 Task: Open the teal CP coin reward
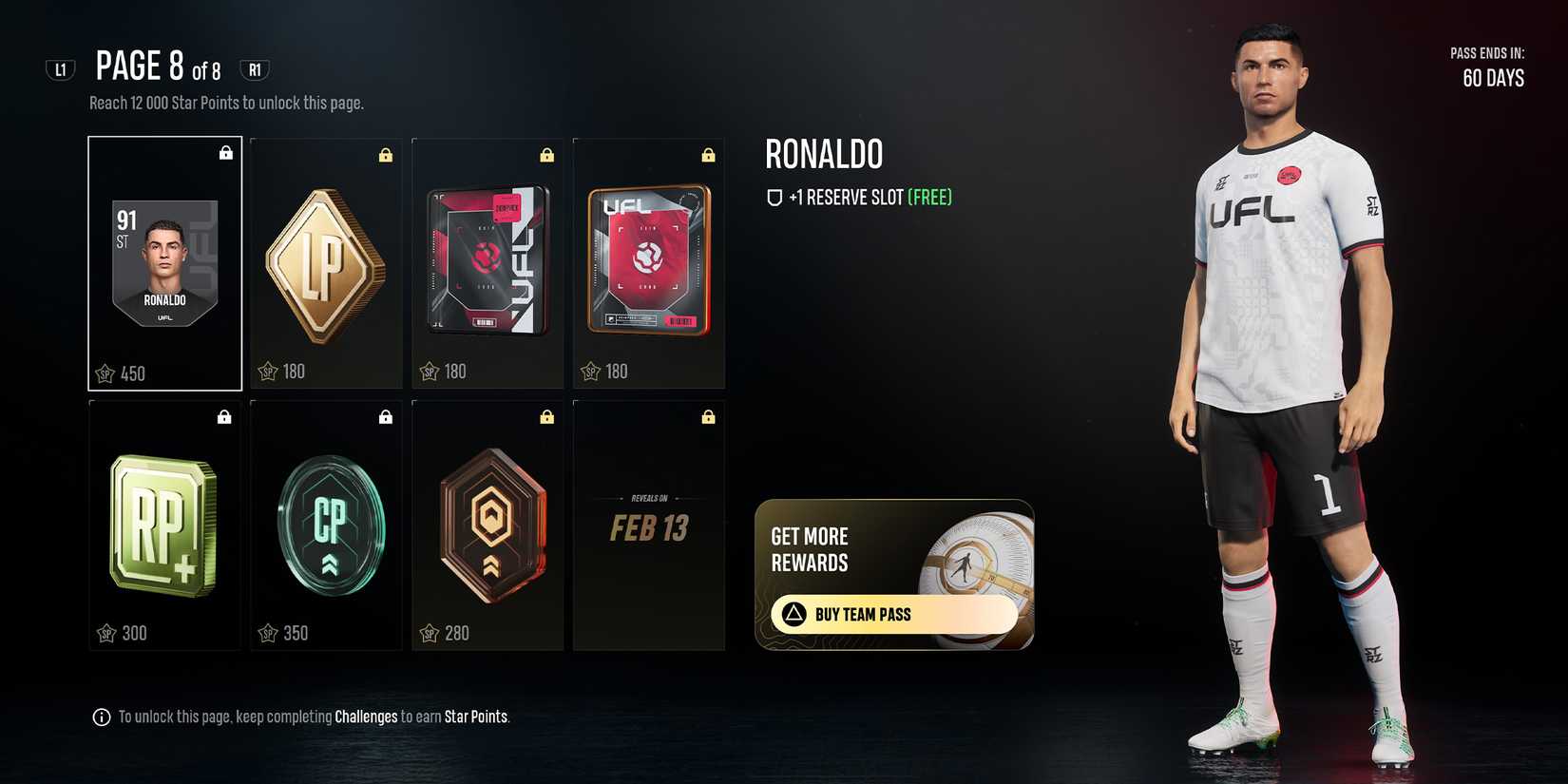[x=325, y=523]
